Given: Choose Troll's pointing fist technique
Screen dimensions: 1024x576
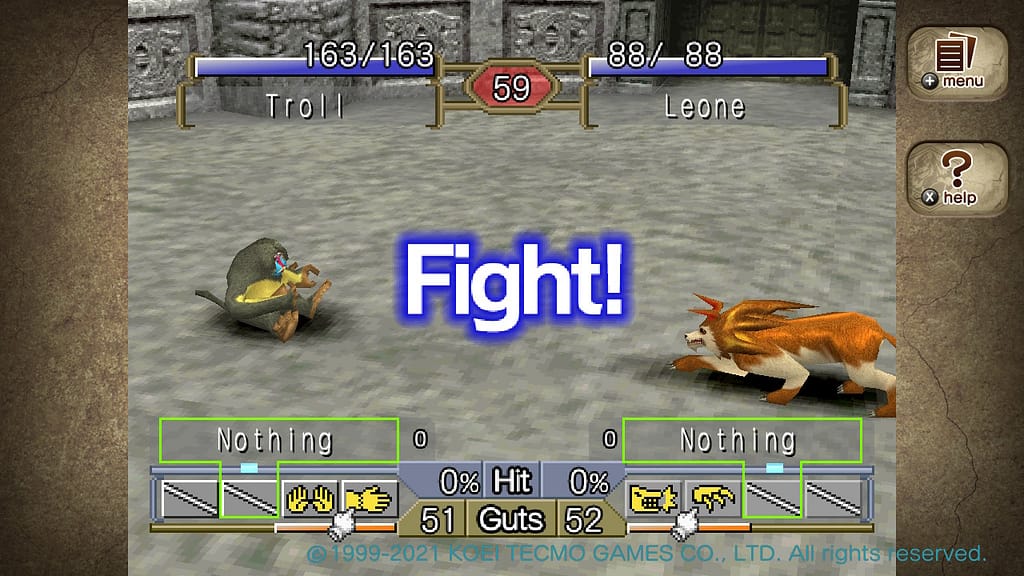Looking at the screenshot, I should point(367,497).
